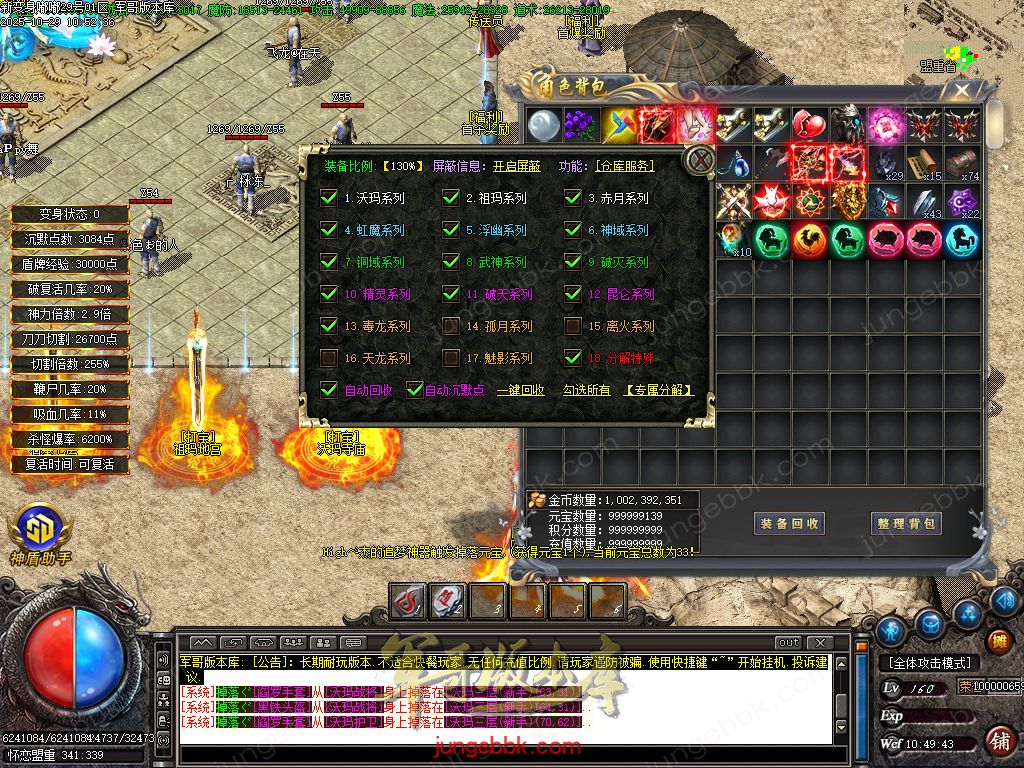
Task: Tick the 离火系列 checkbox
Action: click(x=573, y=326)
